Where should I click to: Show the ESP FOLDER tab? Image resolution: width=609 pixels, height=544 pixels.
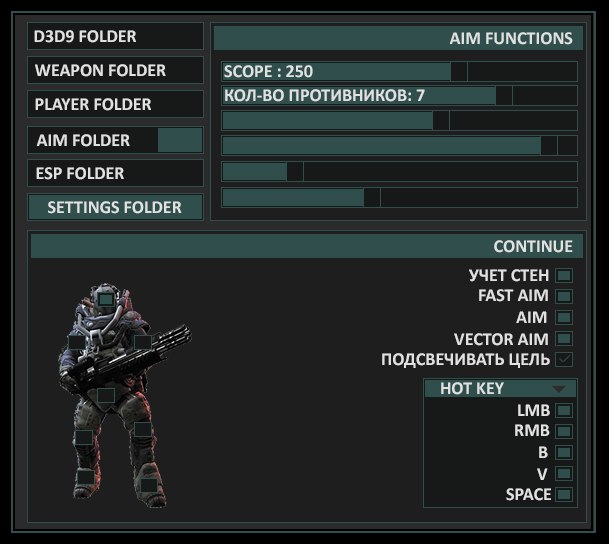(x=115, y=173)
